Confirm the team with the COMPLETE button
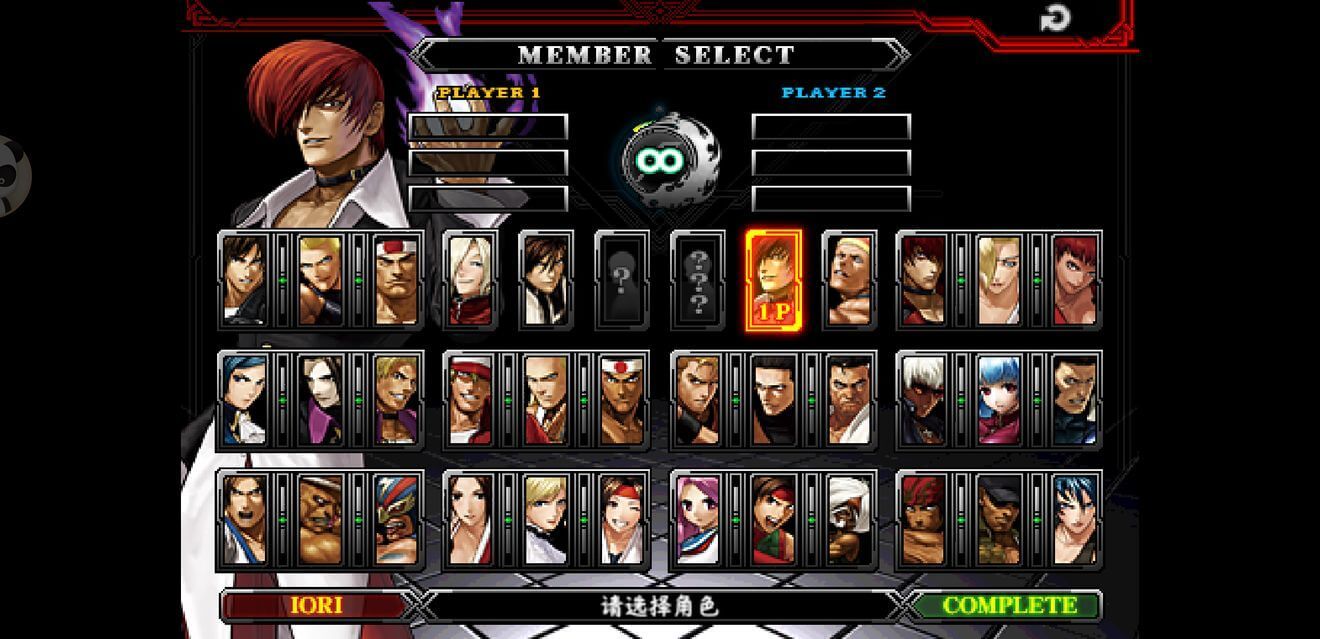Screen dimensions: 1320x639 click(x=1007, y=605)
